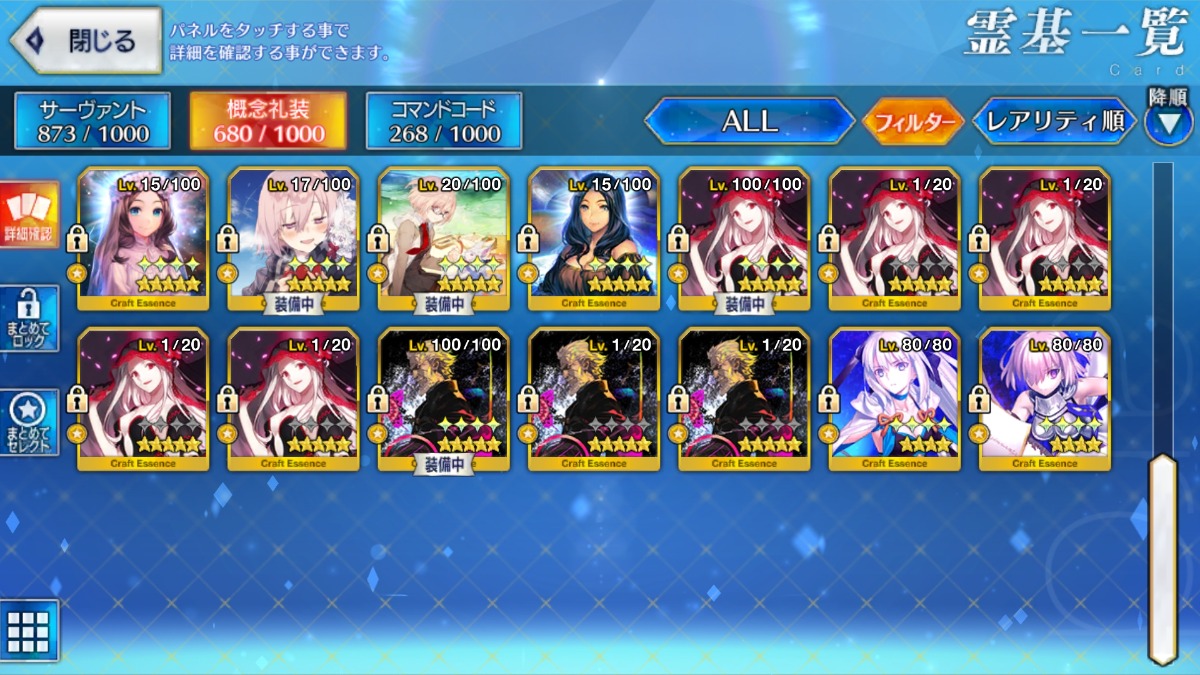Screen dimensions: 1200x675
Task: Select the Lv. 15/100 dark-haired woman card
Action: point(594,238)
